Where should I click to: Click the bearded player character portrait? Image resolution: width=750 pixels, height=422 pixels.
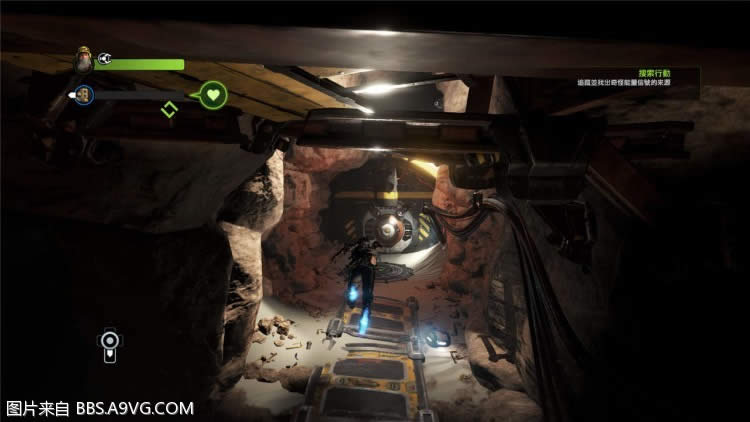83,61
